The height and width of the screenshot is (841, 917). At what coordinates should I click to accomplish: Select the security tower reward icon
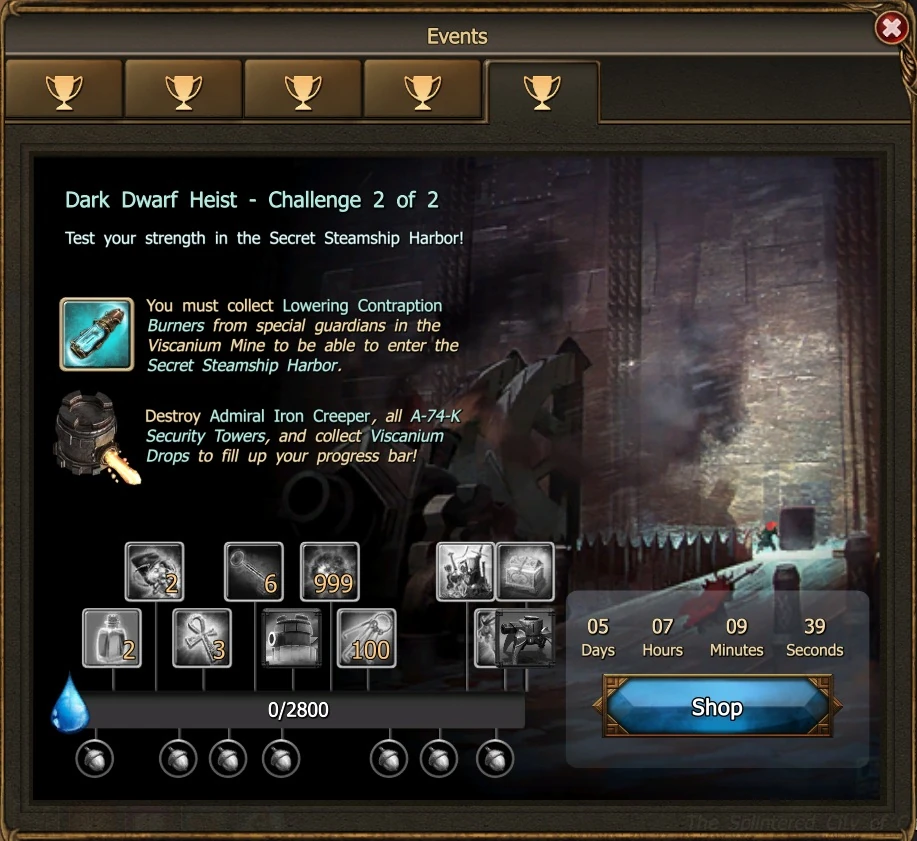pos(291,638)
